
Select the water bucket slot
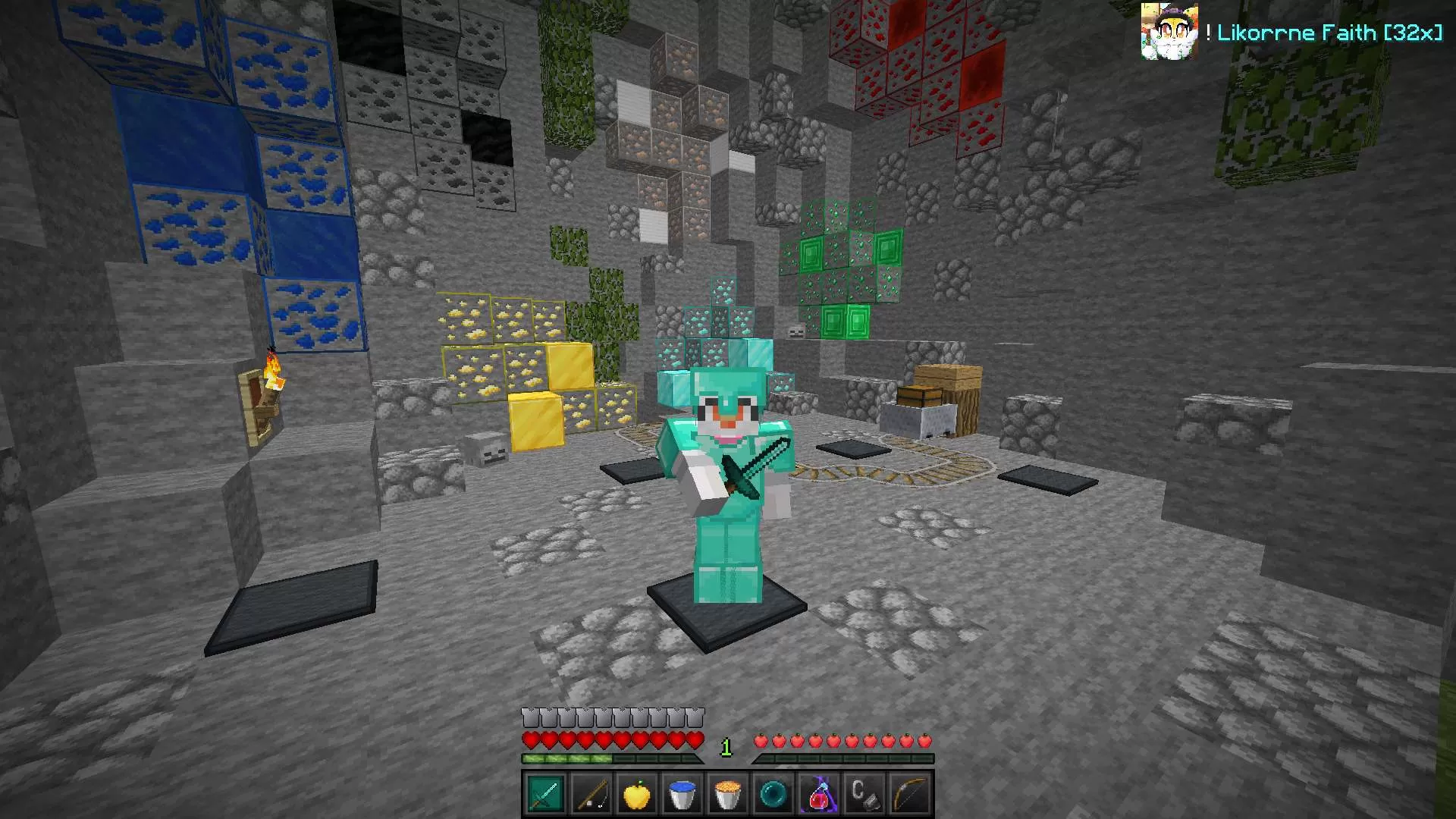click(x=682, y=794)
